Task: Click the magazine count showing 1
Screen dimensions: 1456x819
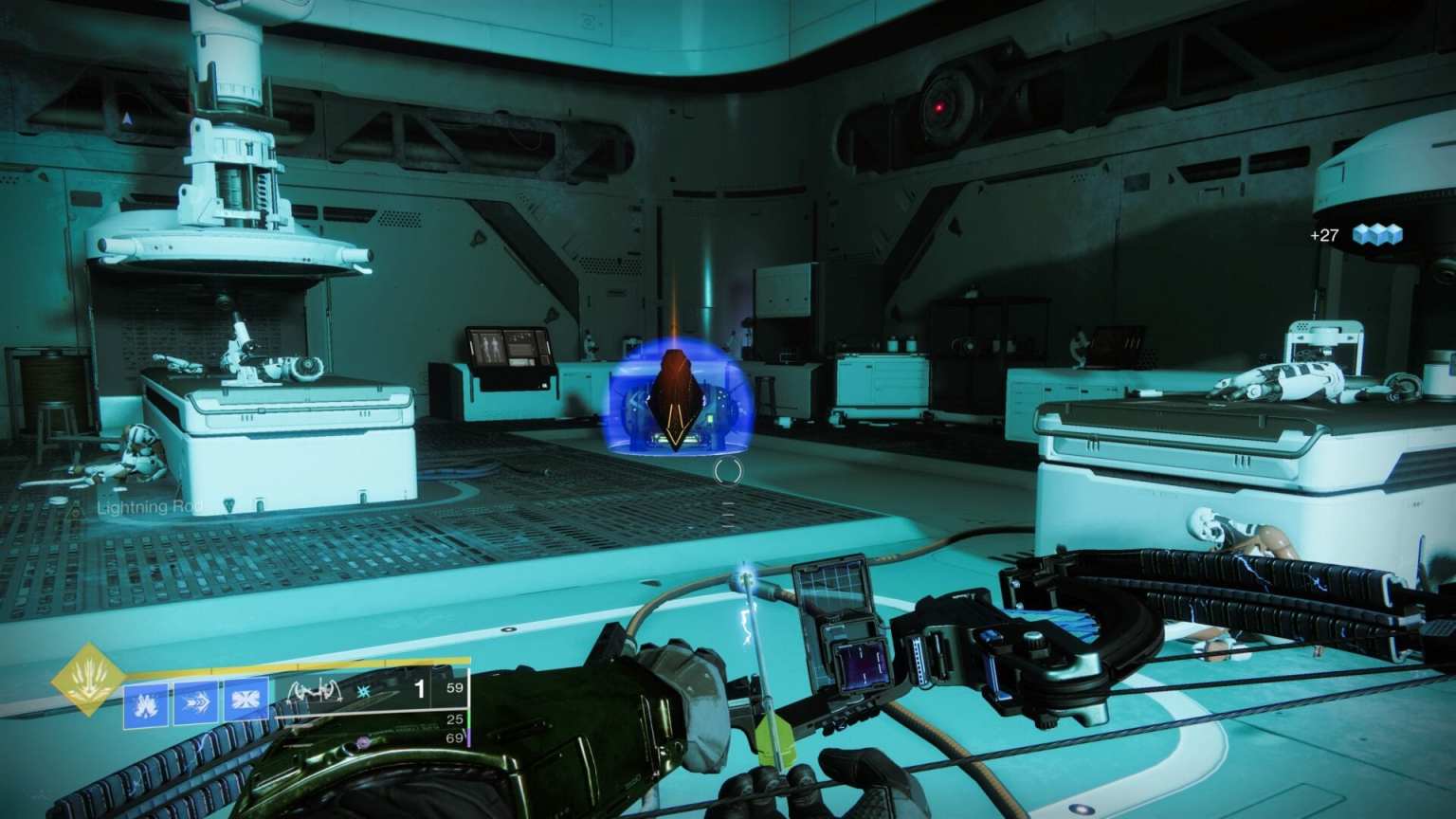Action: click(421, 688)
